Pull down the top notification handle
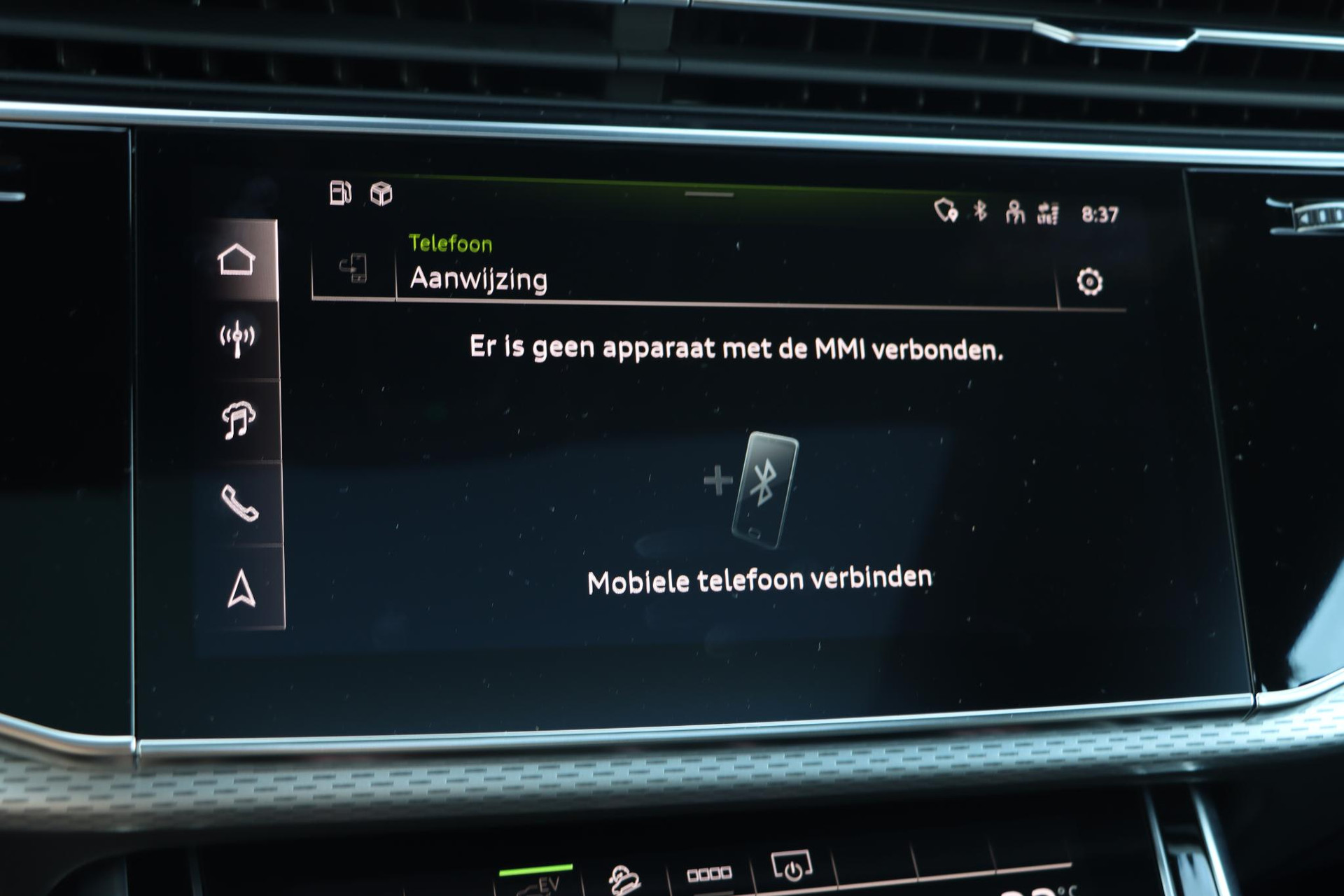1344x896 pixels. [709, 194]
